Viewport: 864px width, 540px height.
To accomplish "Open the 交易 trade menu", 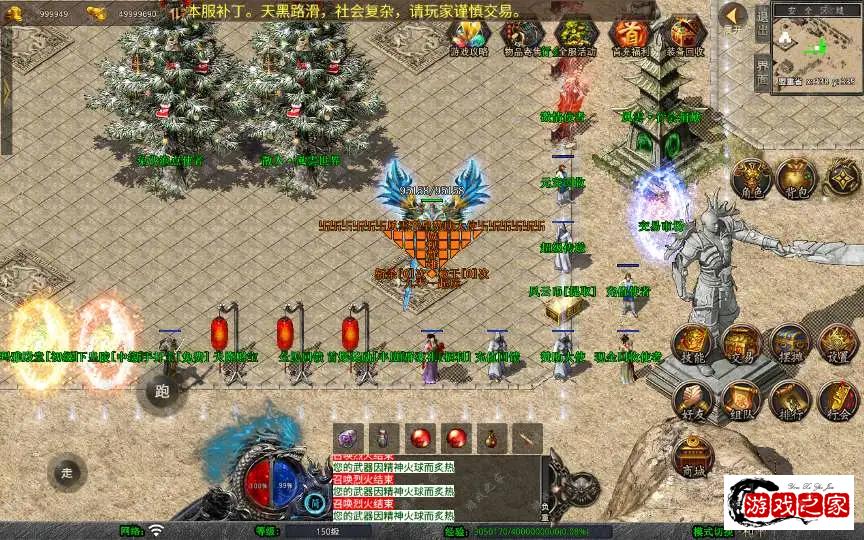I will [740, 344].
